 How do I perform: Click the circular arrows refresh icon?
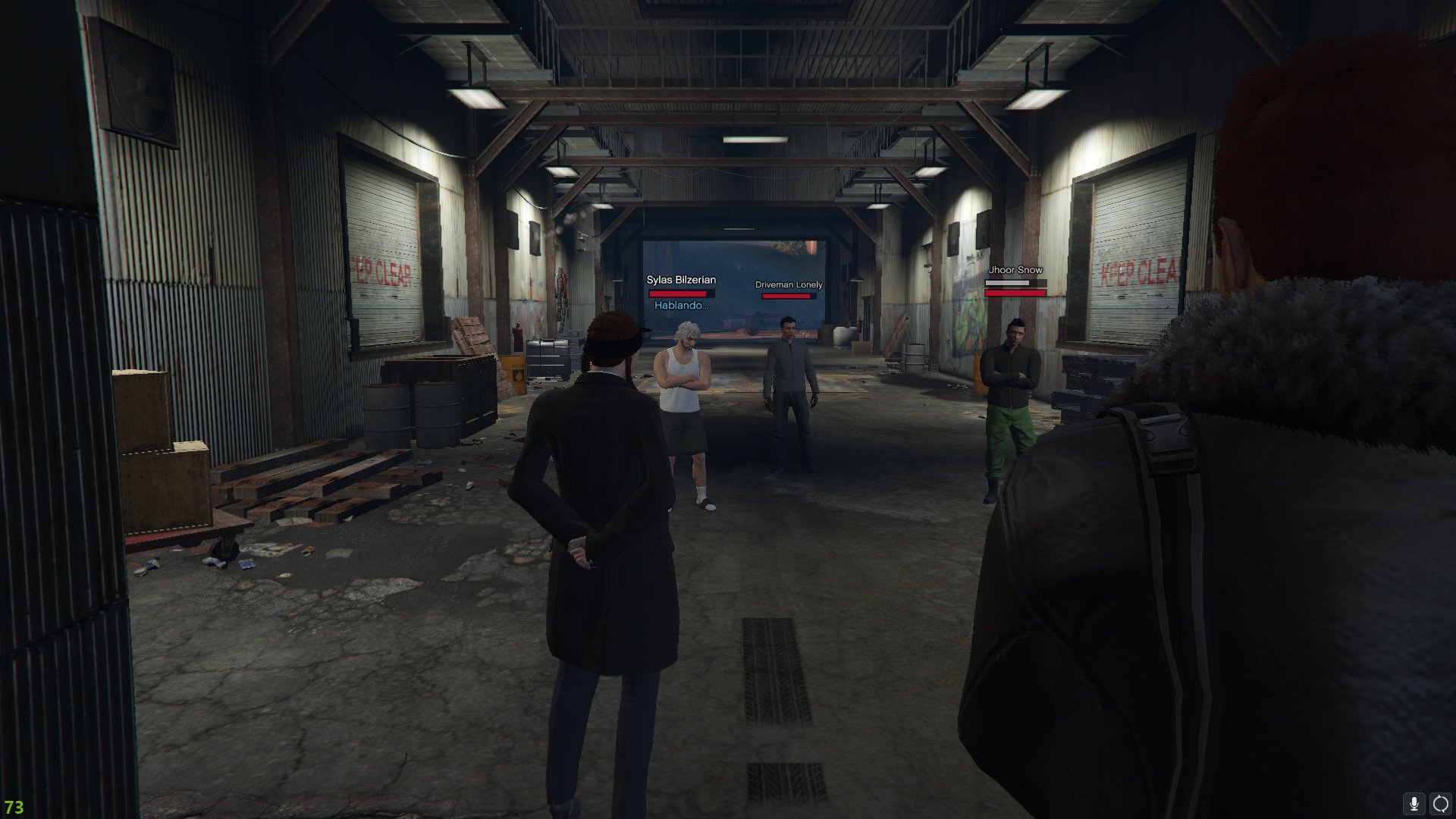1440,804
